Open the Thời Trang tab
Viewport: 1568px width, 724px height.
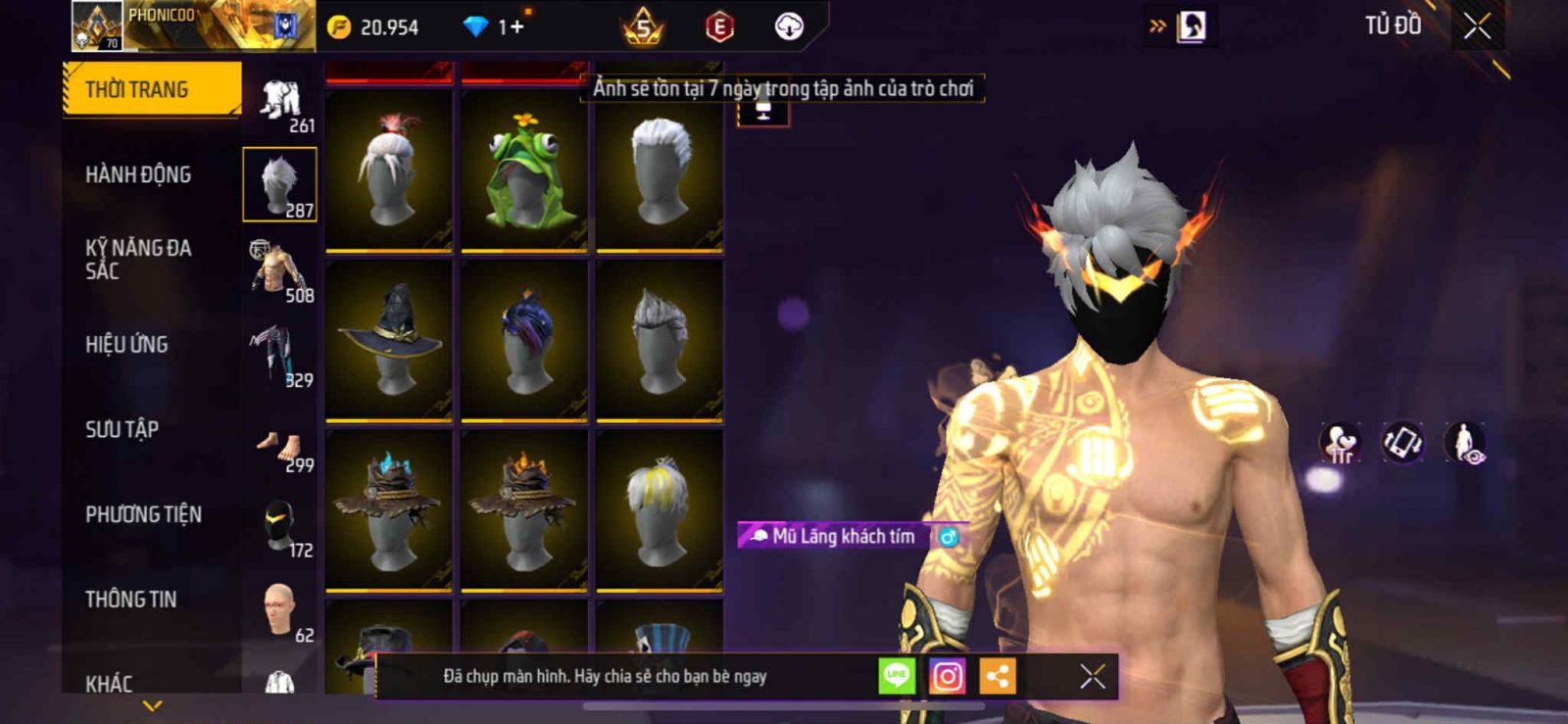(x=151, y=90)
